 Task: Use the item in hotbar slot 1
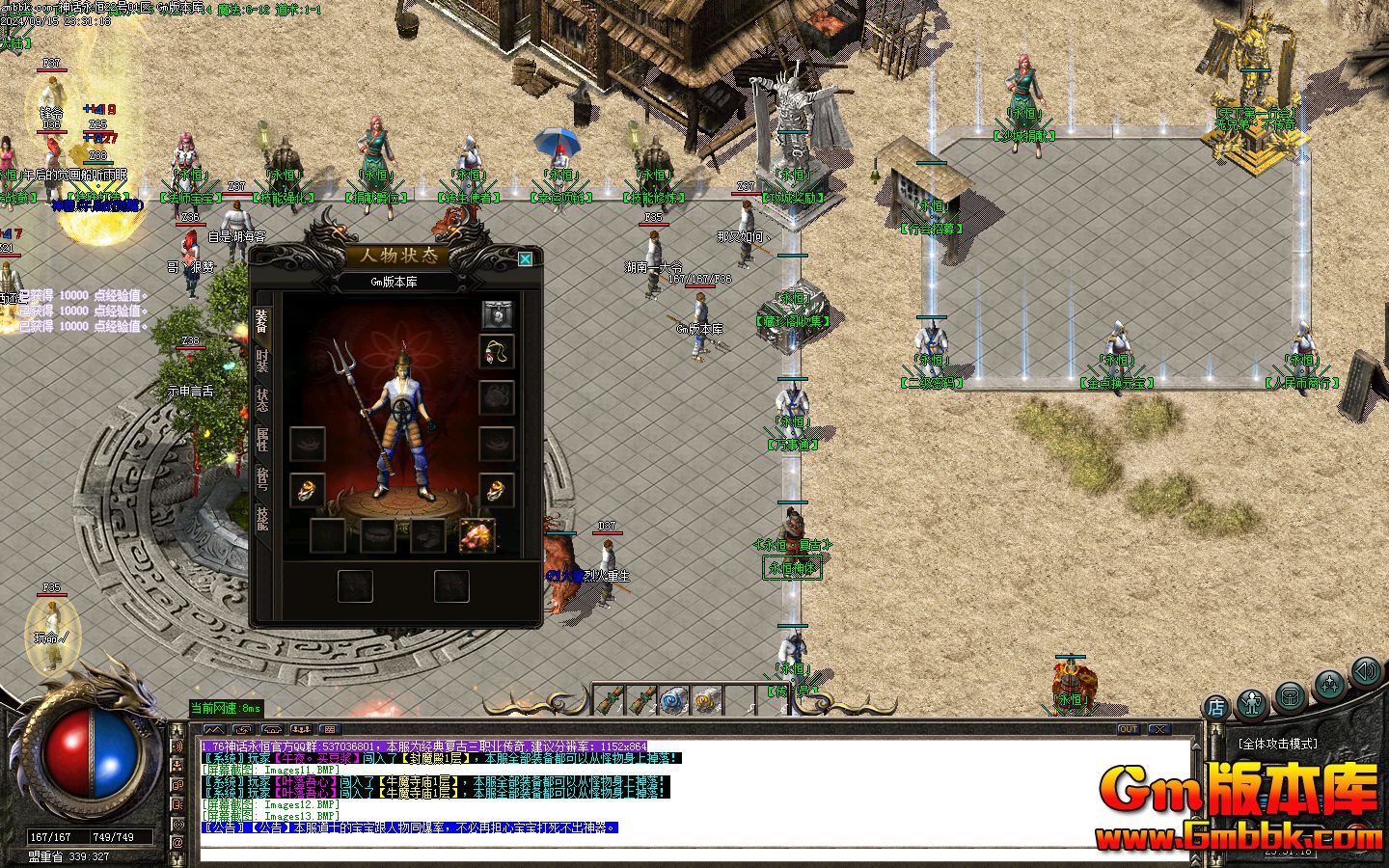608,700
